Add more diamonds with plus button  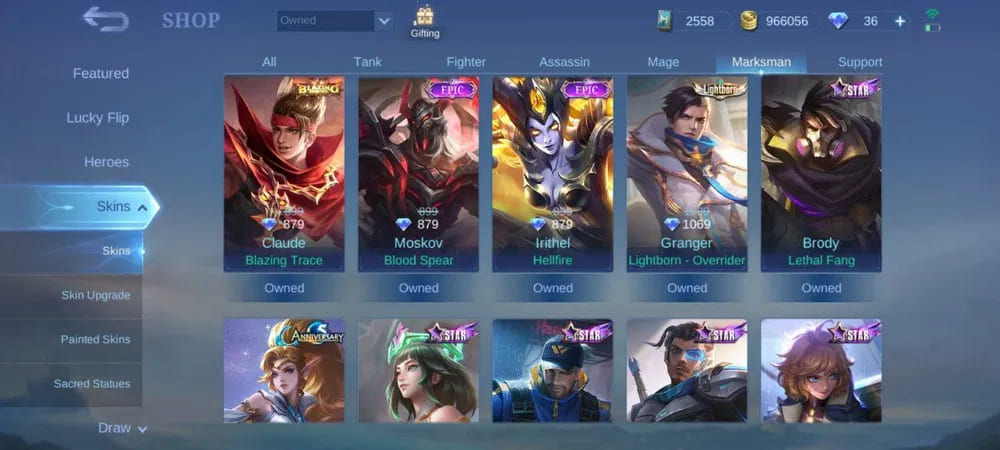click(900, 21)
